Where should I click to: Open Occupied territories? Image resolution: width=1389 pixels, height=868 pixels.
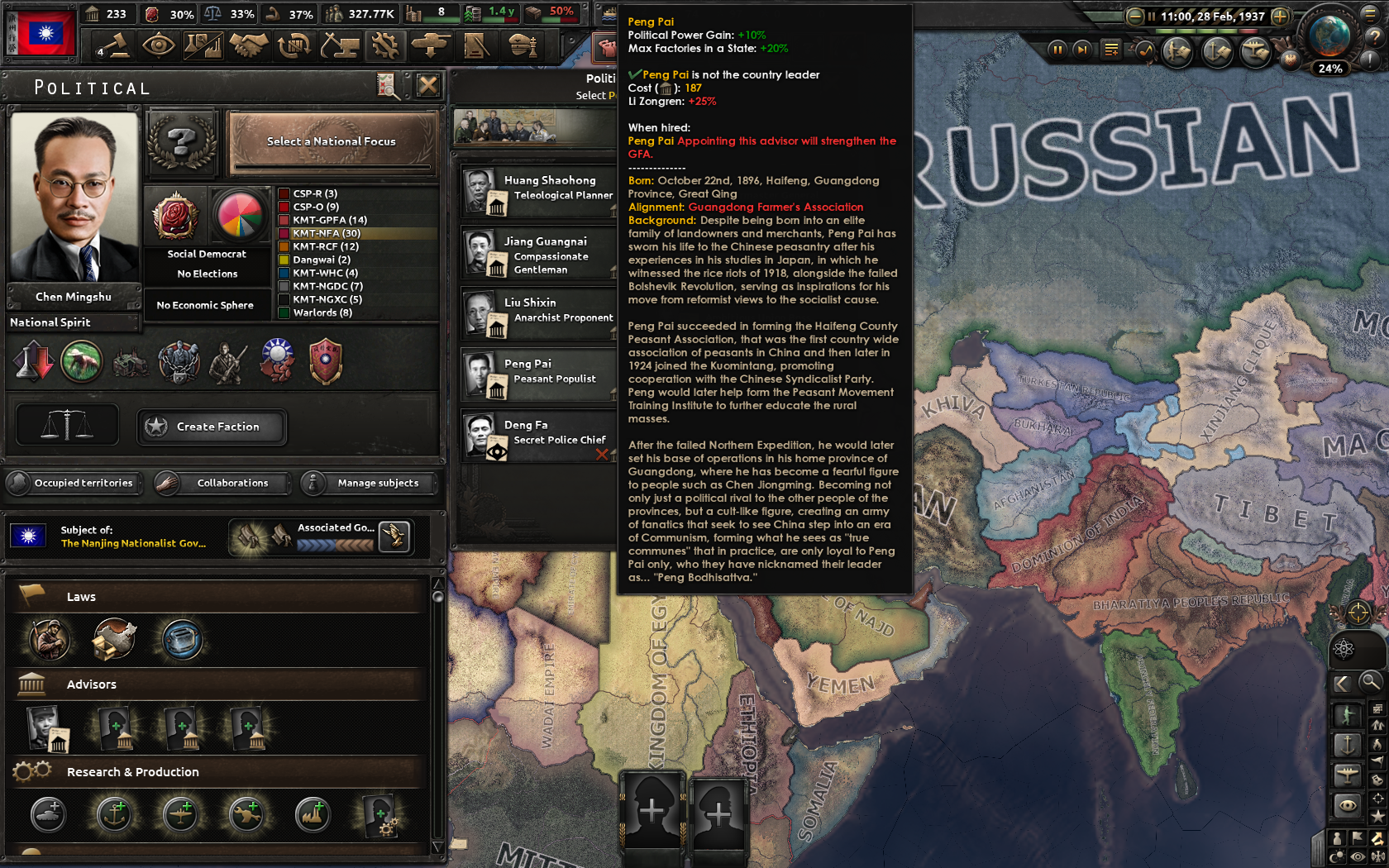coord(74,483)
